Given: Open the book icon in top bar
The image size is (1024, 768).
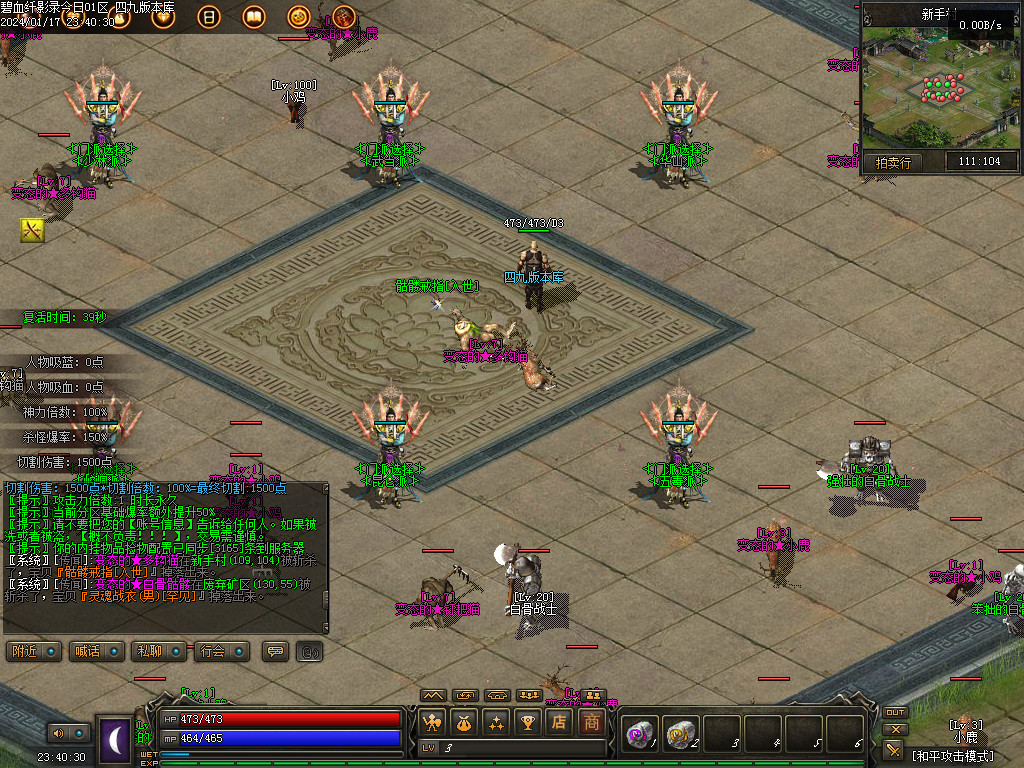Looking at the screenshot, I should coord(254,17).
